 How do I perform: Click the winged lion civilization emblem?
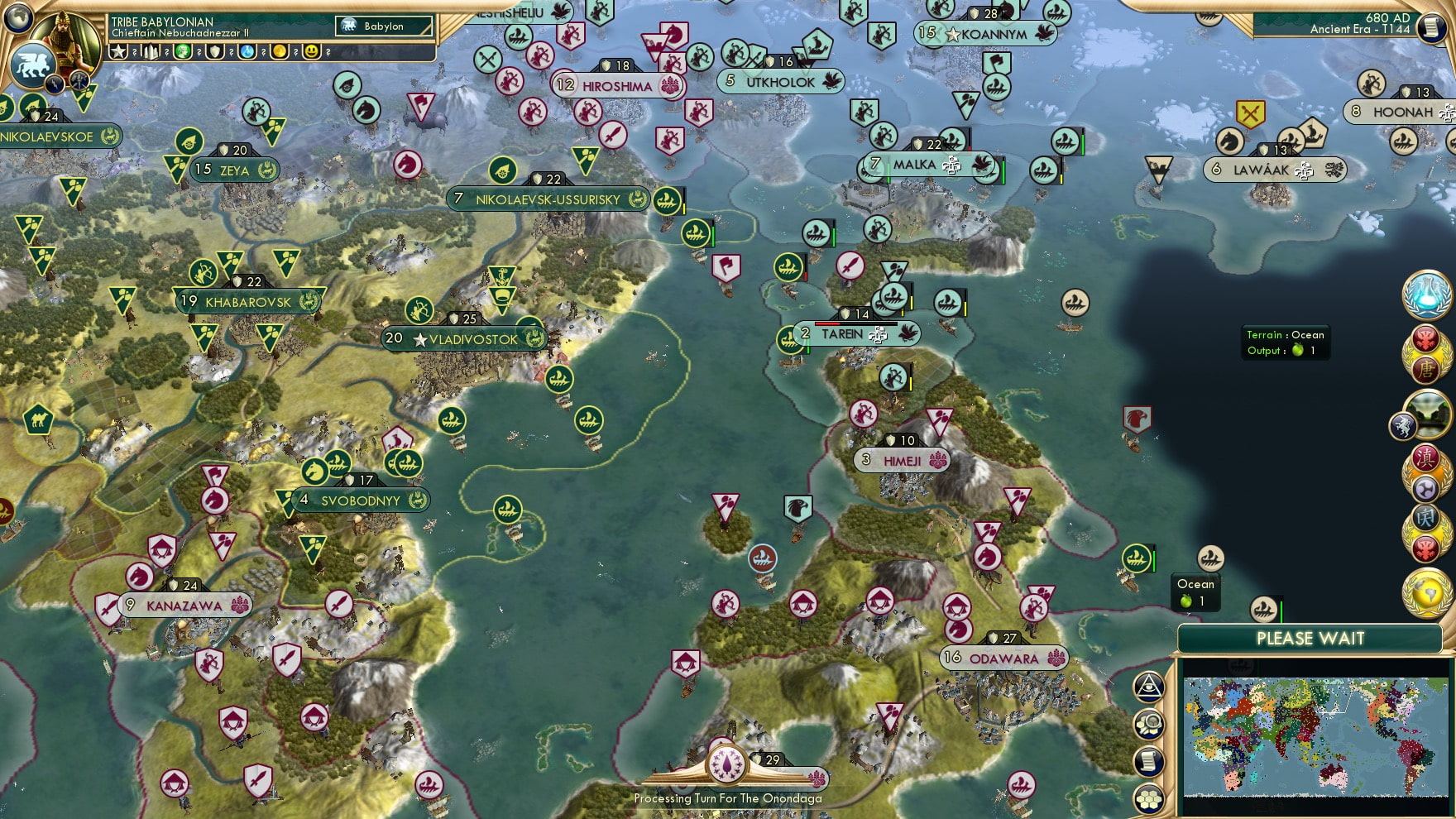pos(33,65)
